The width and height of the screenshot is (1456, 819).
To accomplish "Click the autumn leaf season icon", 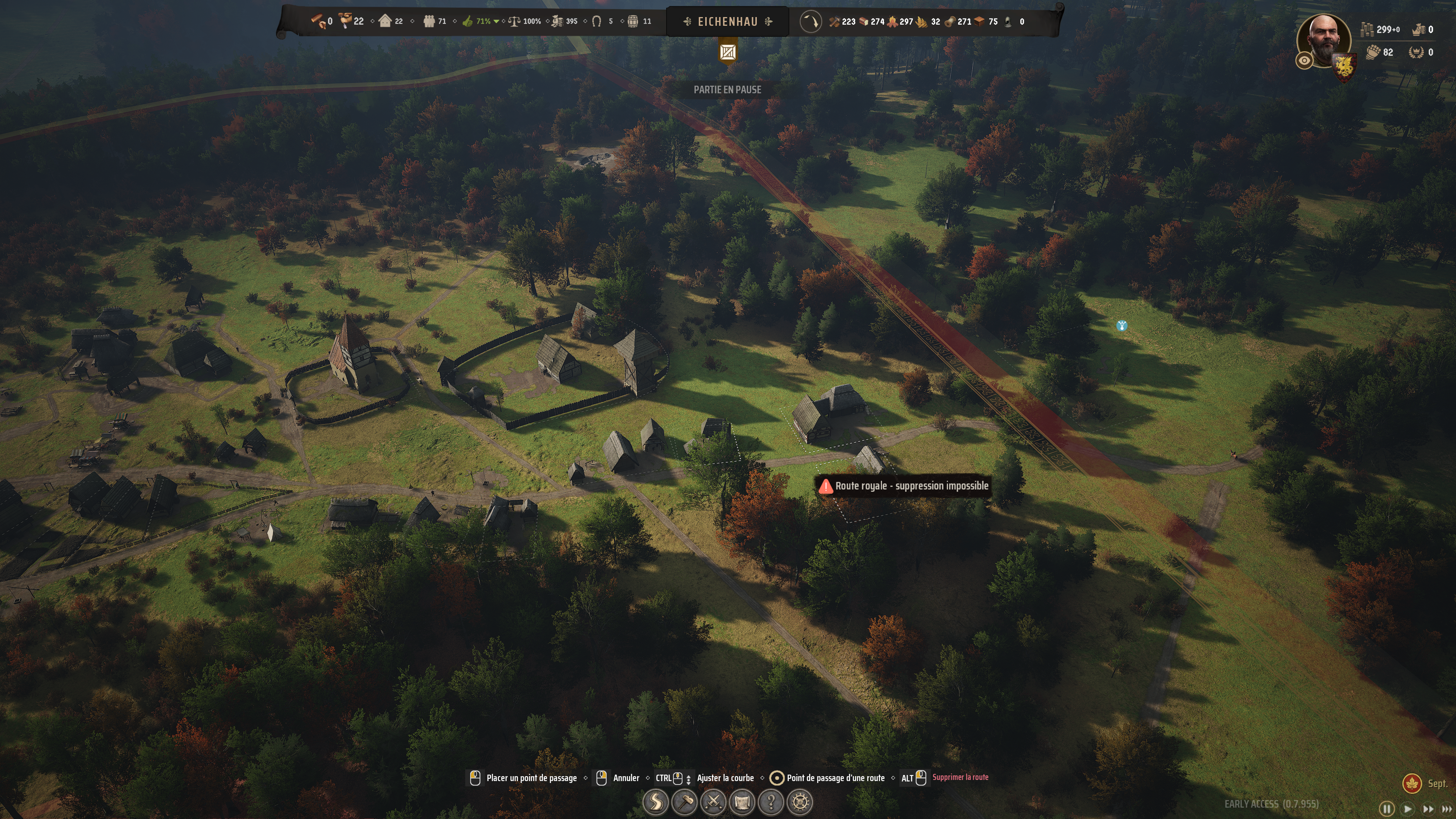I will [x=1412, y=783].
